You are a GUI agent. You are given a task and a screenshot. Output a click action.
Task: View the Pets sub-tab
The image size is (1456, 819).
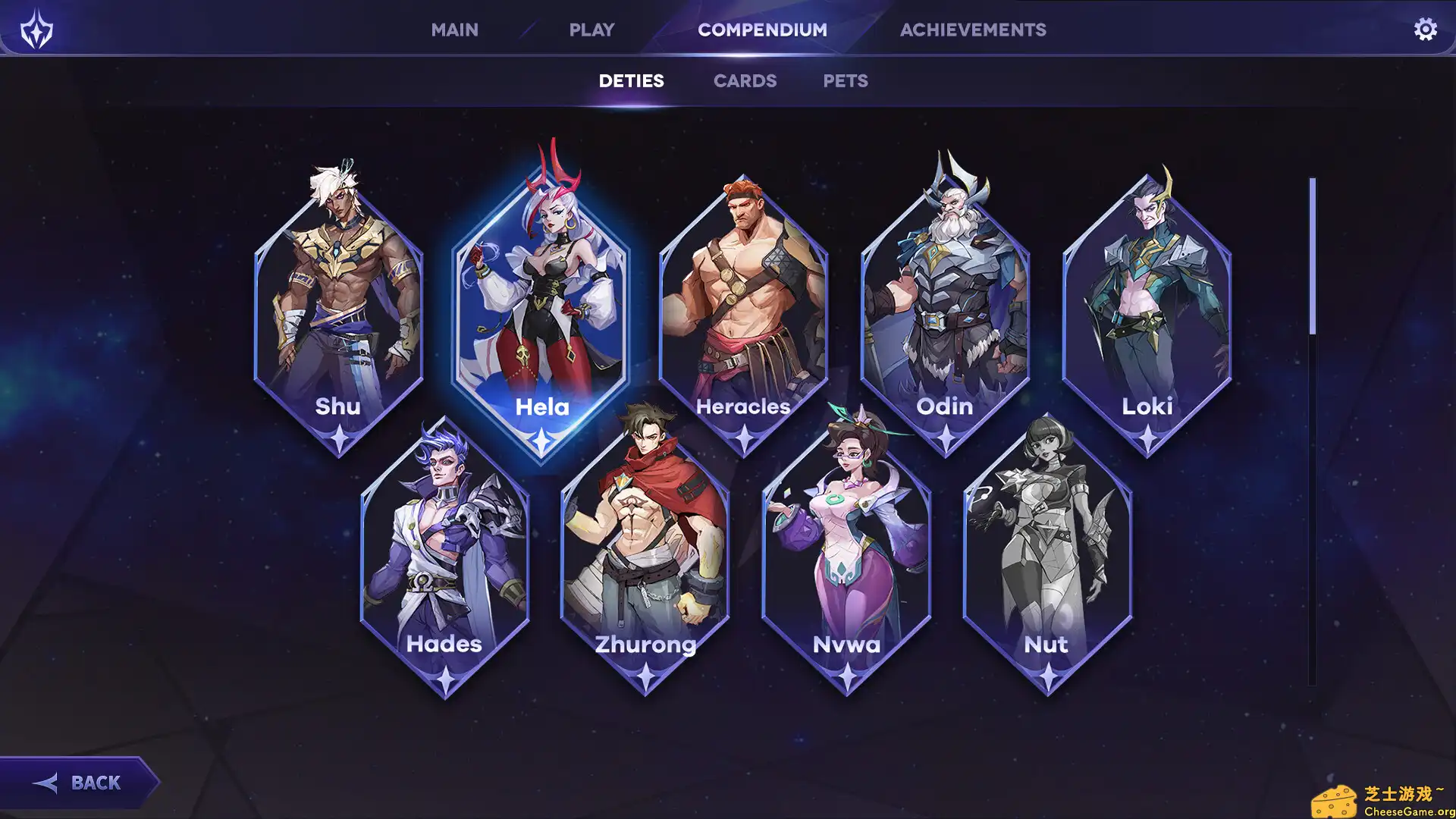click(x=846, y=81)
